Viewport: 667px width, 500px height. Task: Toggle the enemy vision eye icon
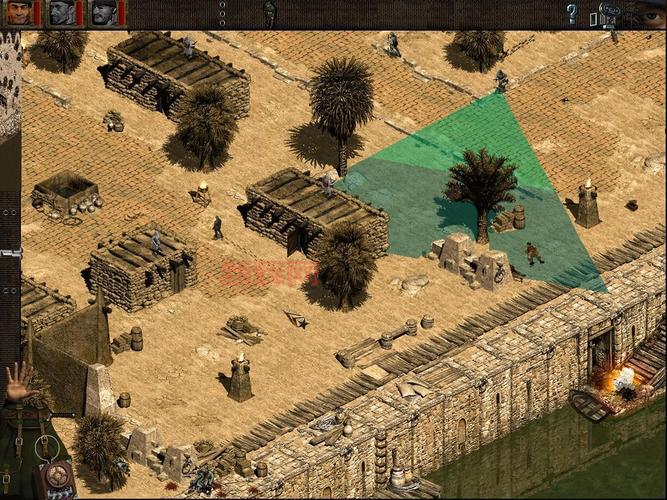coord(651,14)
